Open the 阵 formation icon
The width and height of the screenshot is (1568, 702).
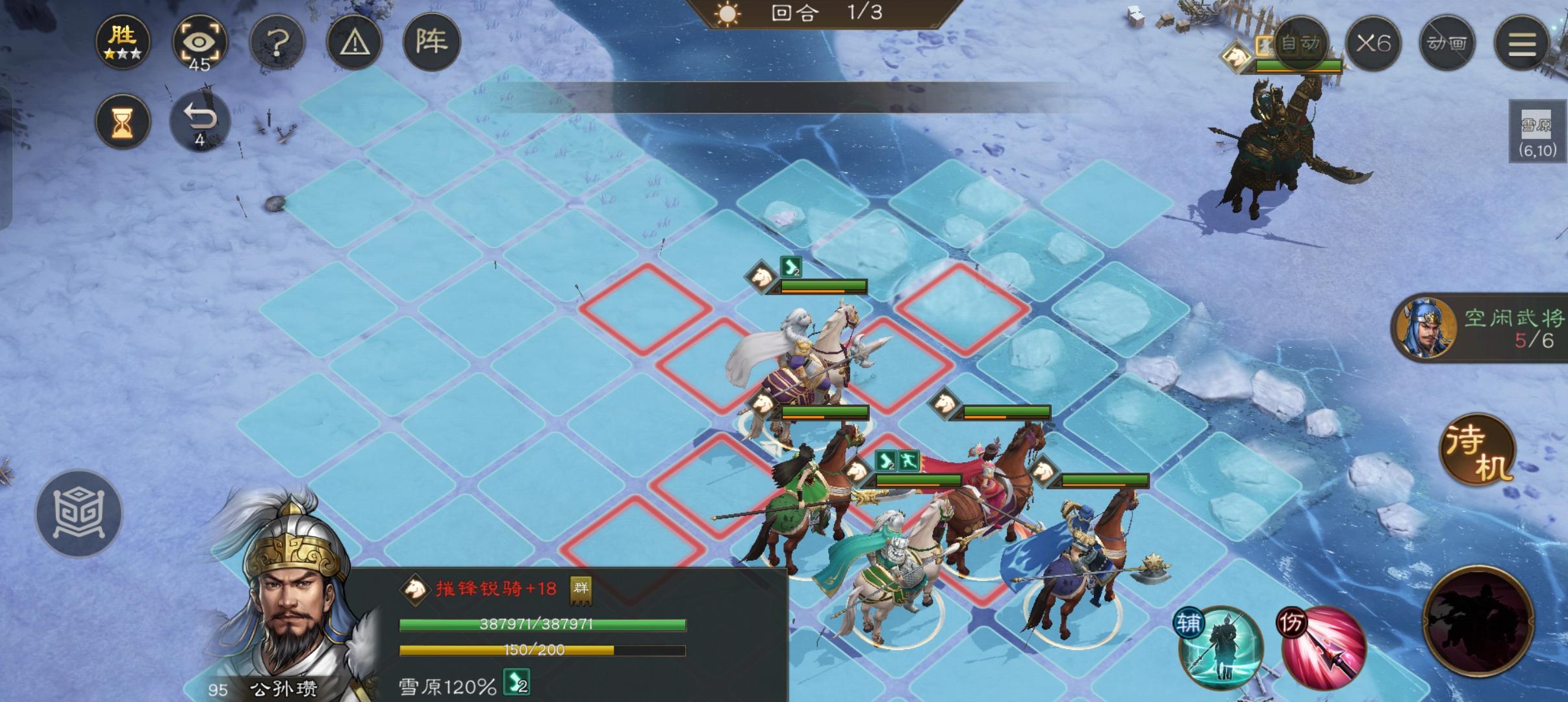[432, 41]
